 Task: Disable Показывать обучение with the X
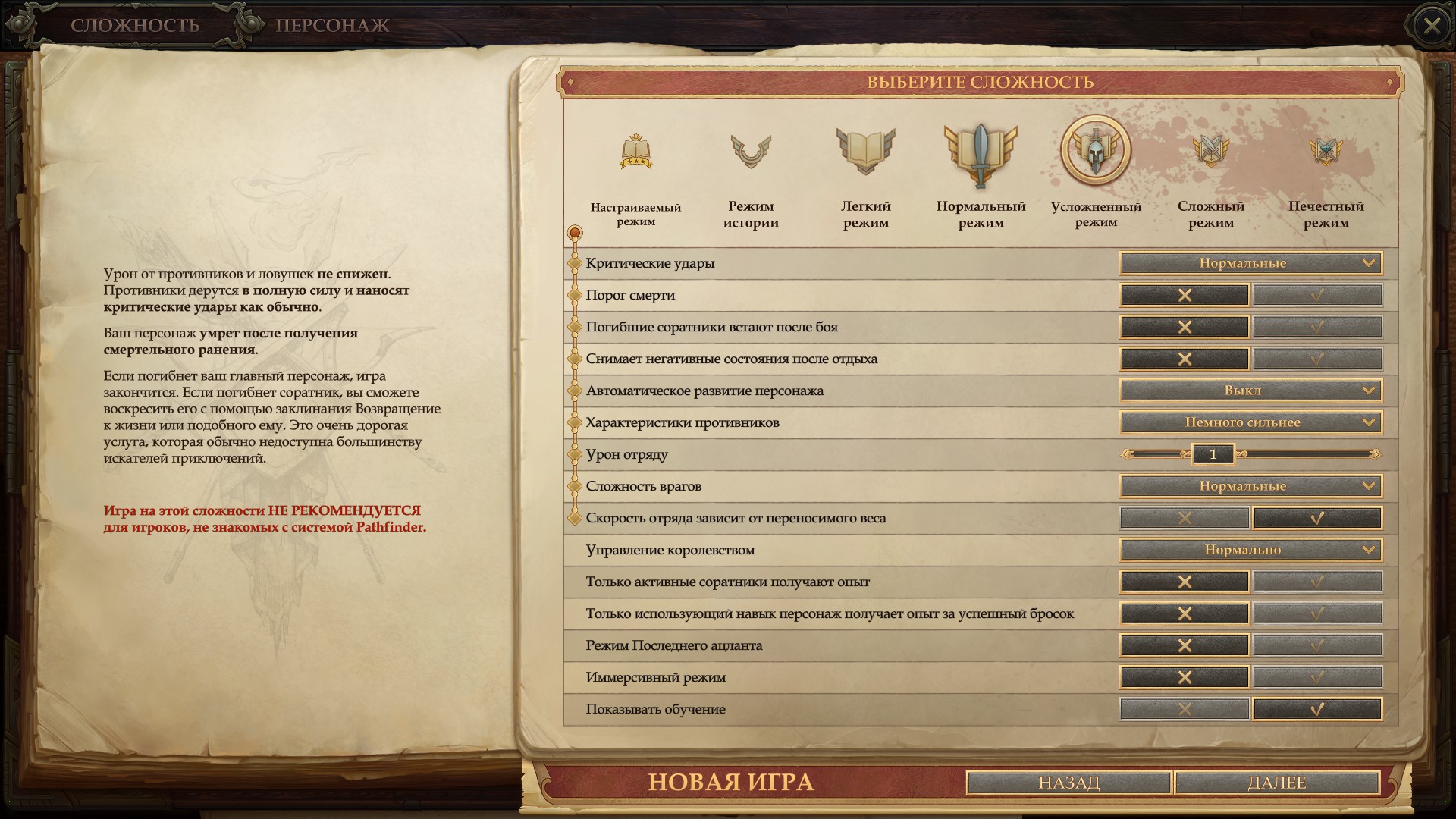[x=1184, y=708]
